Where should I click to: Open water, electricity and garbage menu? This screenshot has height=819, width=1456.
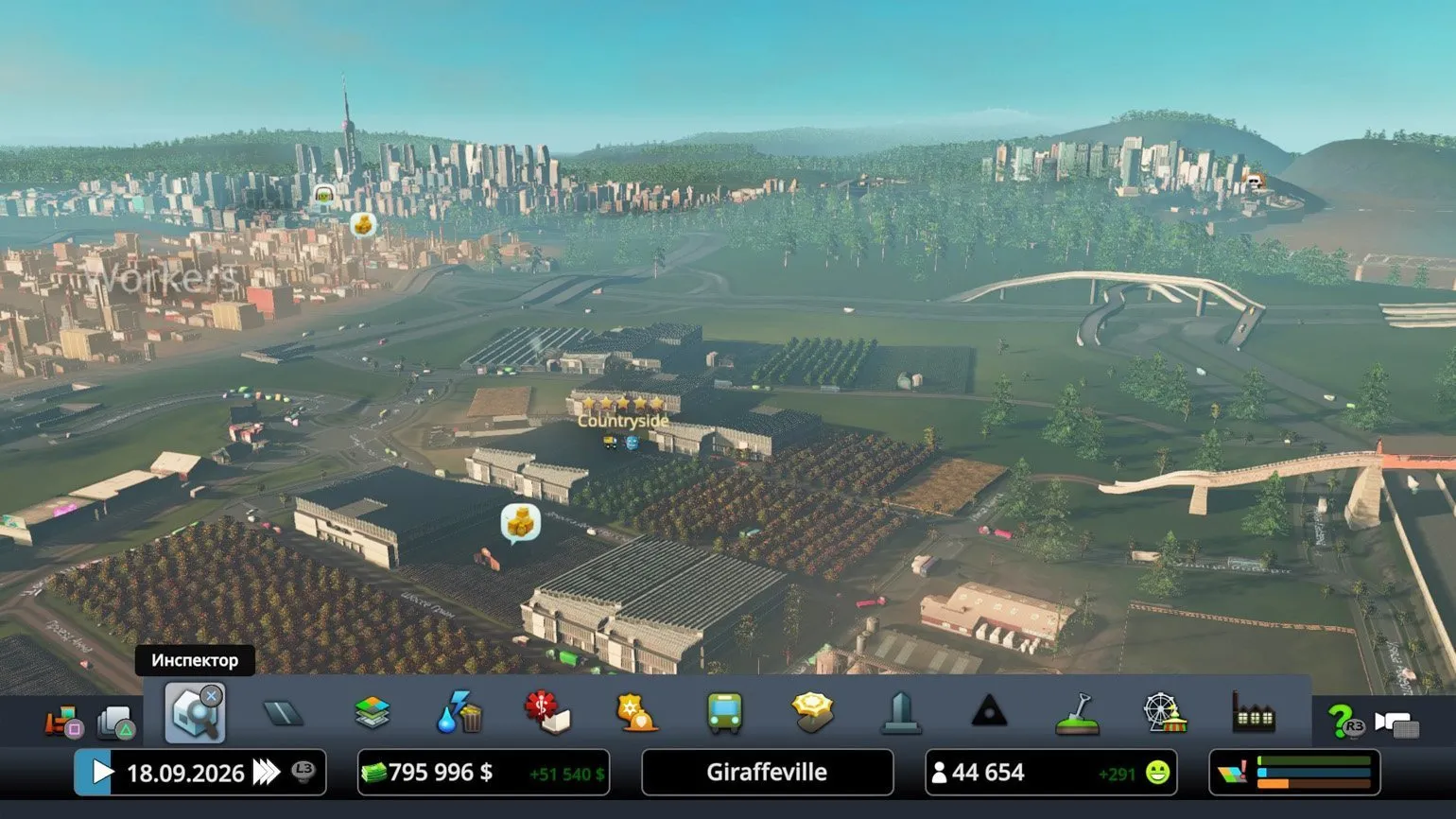tap(459, 713)
